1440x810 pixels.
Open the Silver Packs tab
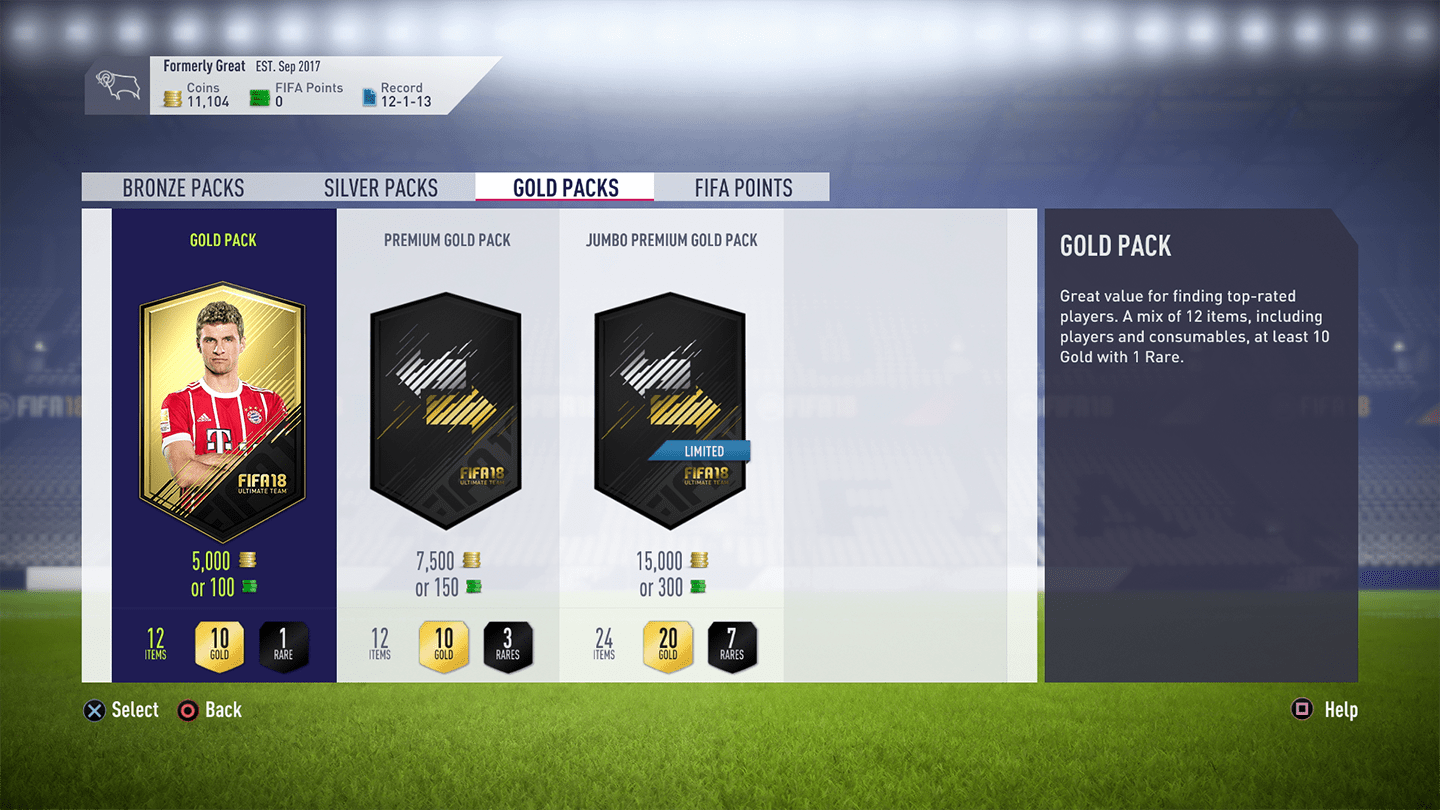tap(381, 187)
